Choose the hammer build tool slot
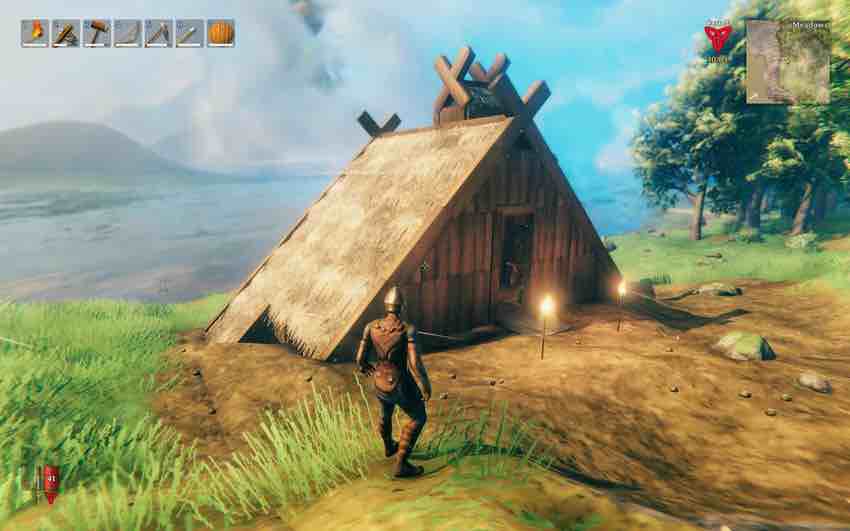This screenshot has height=531, width=850. coord(97,33)
